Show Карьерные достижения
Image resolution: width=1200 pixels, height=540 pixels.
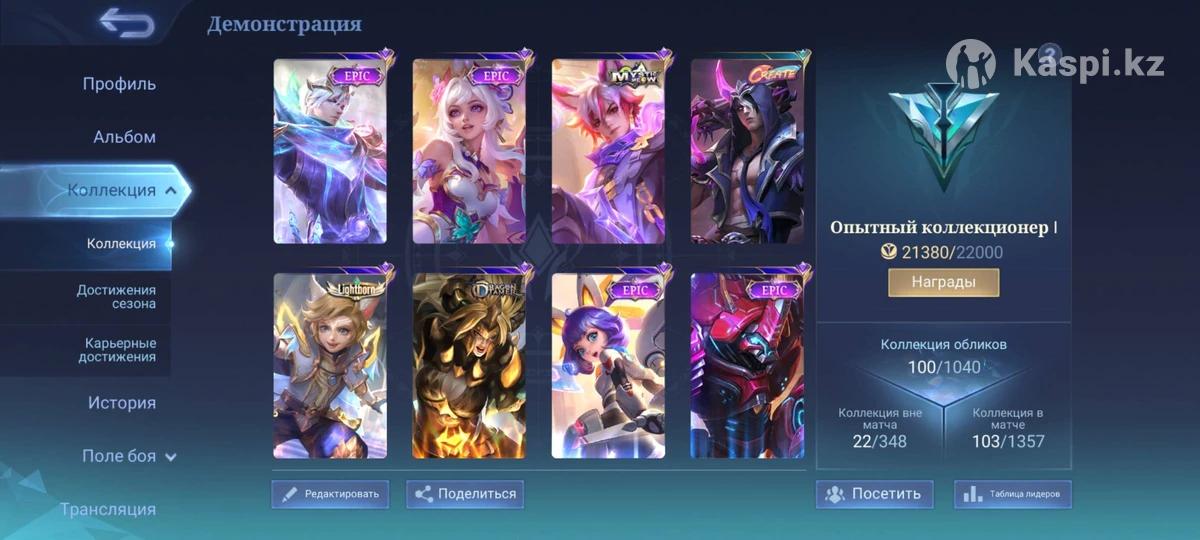[120, 349]
